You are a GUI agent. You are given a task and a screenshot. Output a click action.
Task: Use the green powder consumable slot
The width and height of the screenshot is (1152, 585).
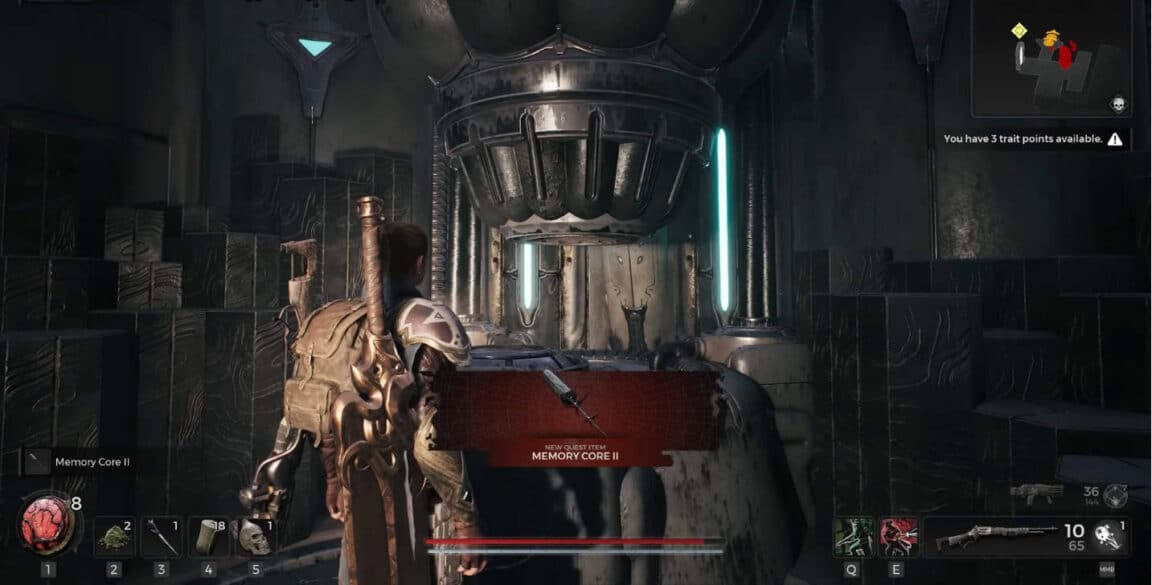click(114, 537)
